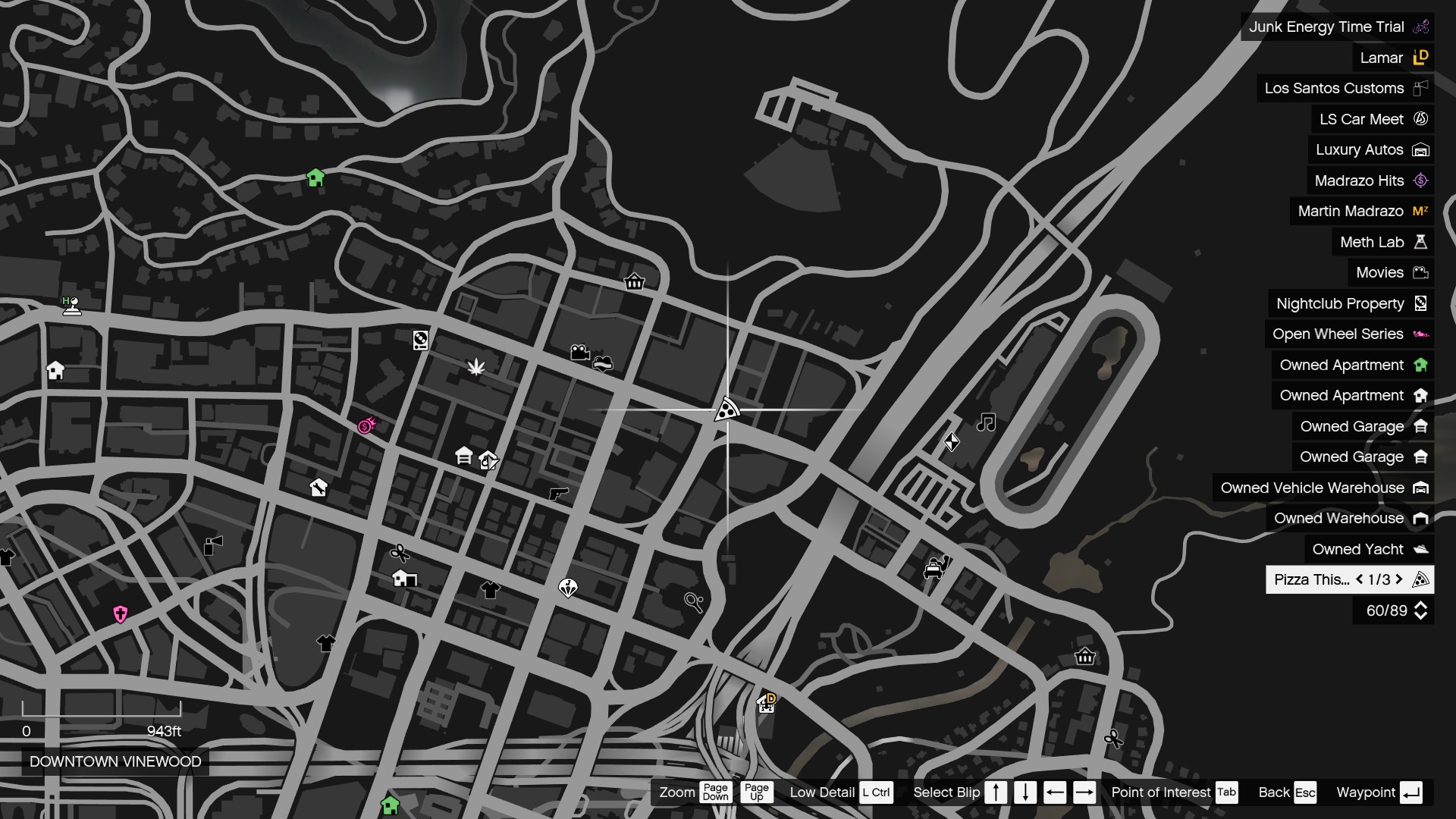Select the Pizza This blip at the map crosshair

coord(726,409)
